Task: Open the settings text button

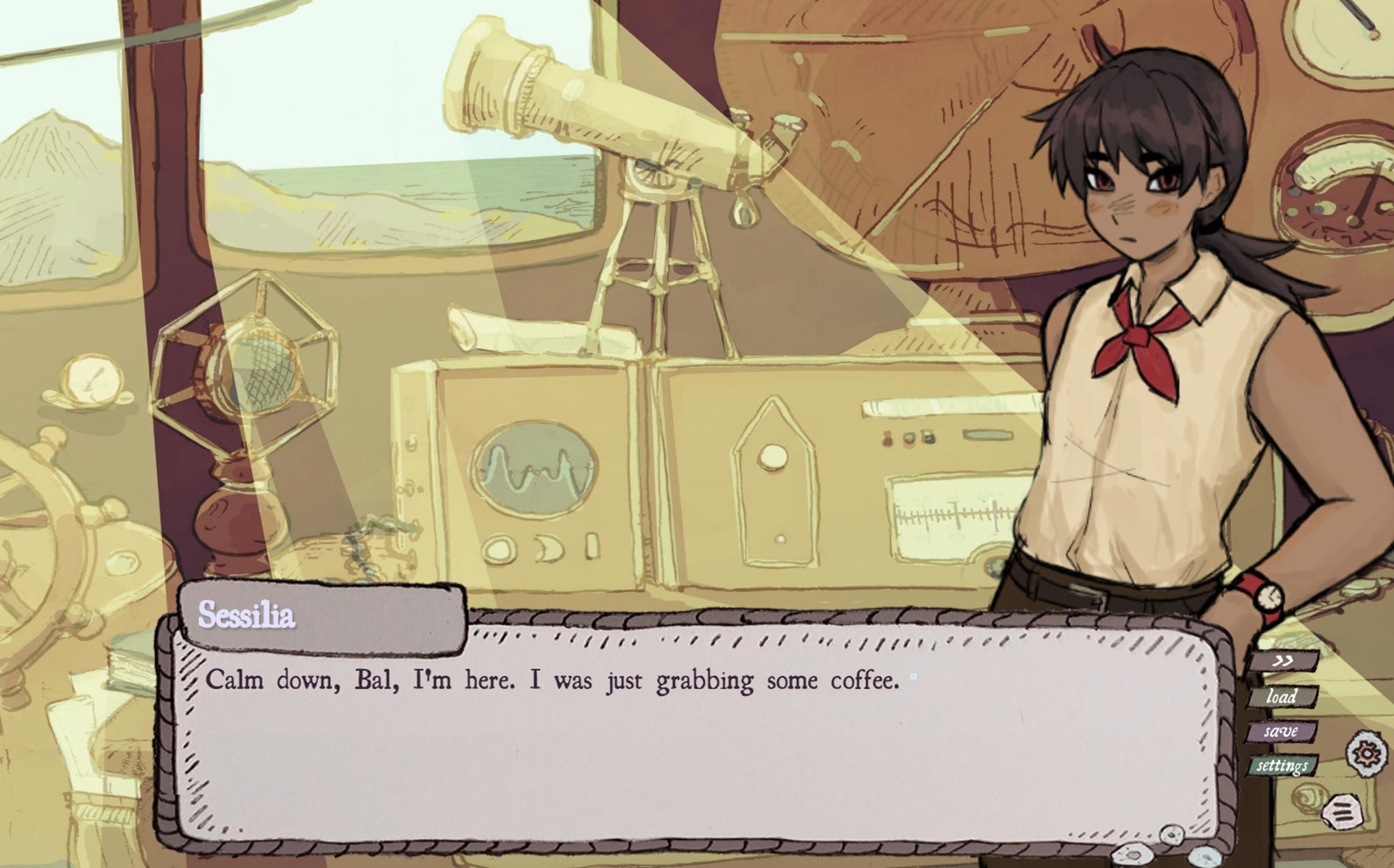Action: [1282, 766]
